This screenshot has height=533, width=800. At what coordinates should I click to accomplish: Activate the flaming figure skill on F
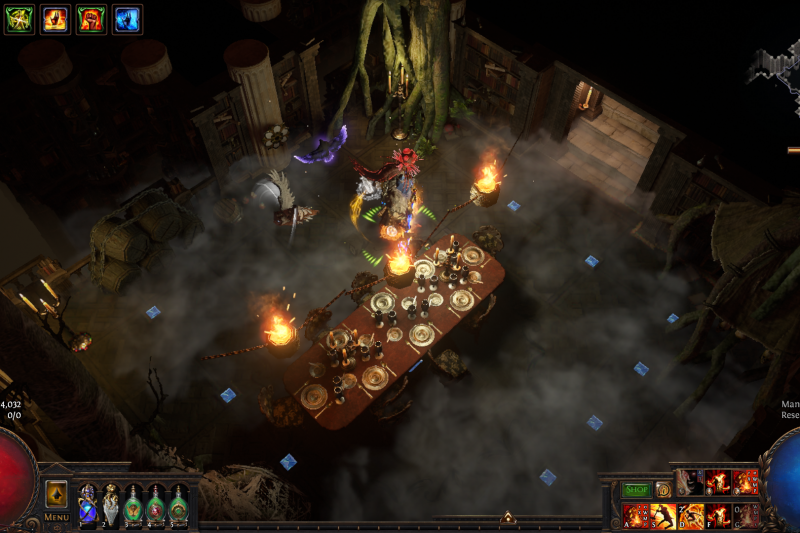tap(718, 515)
